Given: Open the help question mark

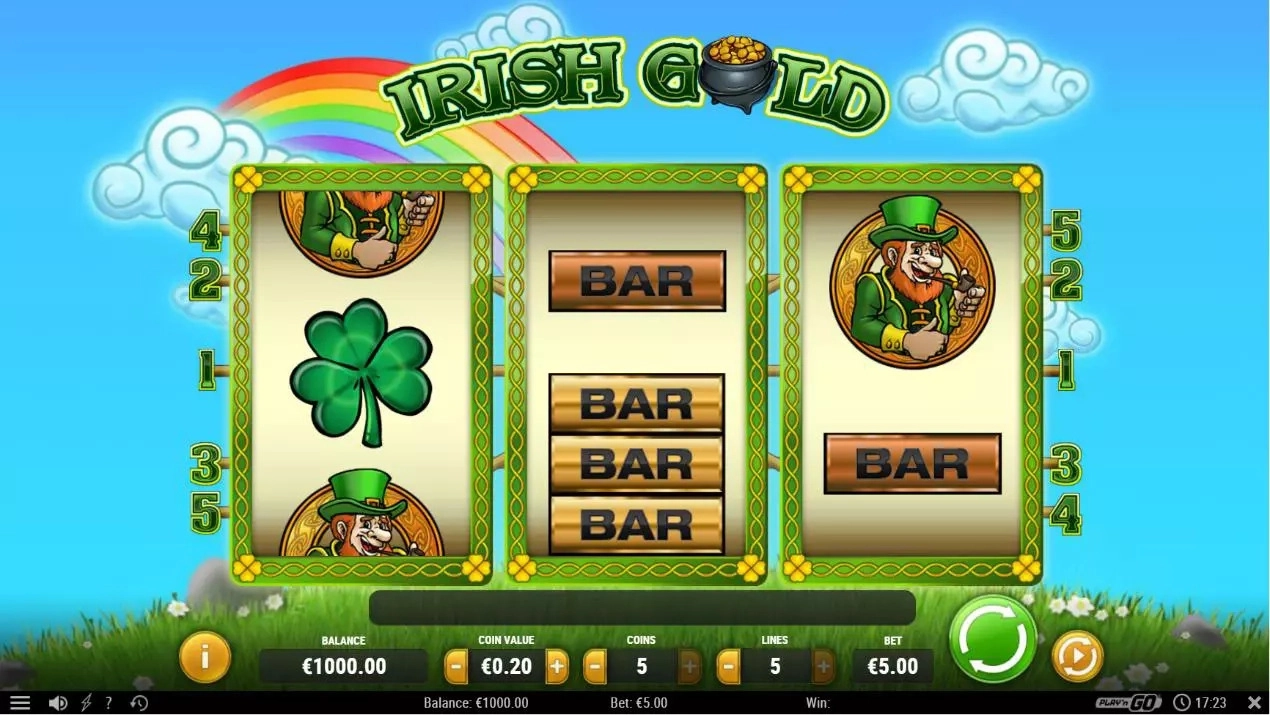Looking at the screenshot, I should (x=109, y=703).
